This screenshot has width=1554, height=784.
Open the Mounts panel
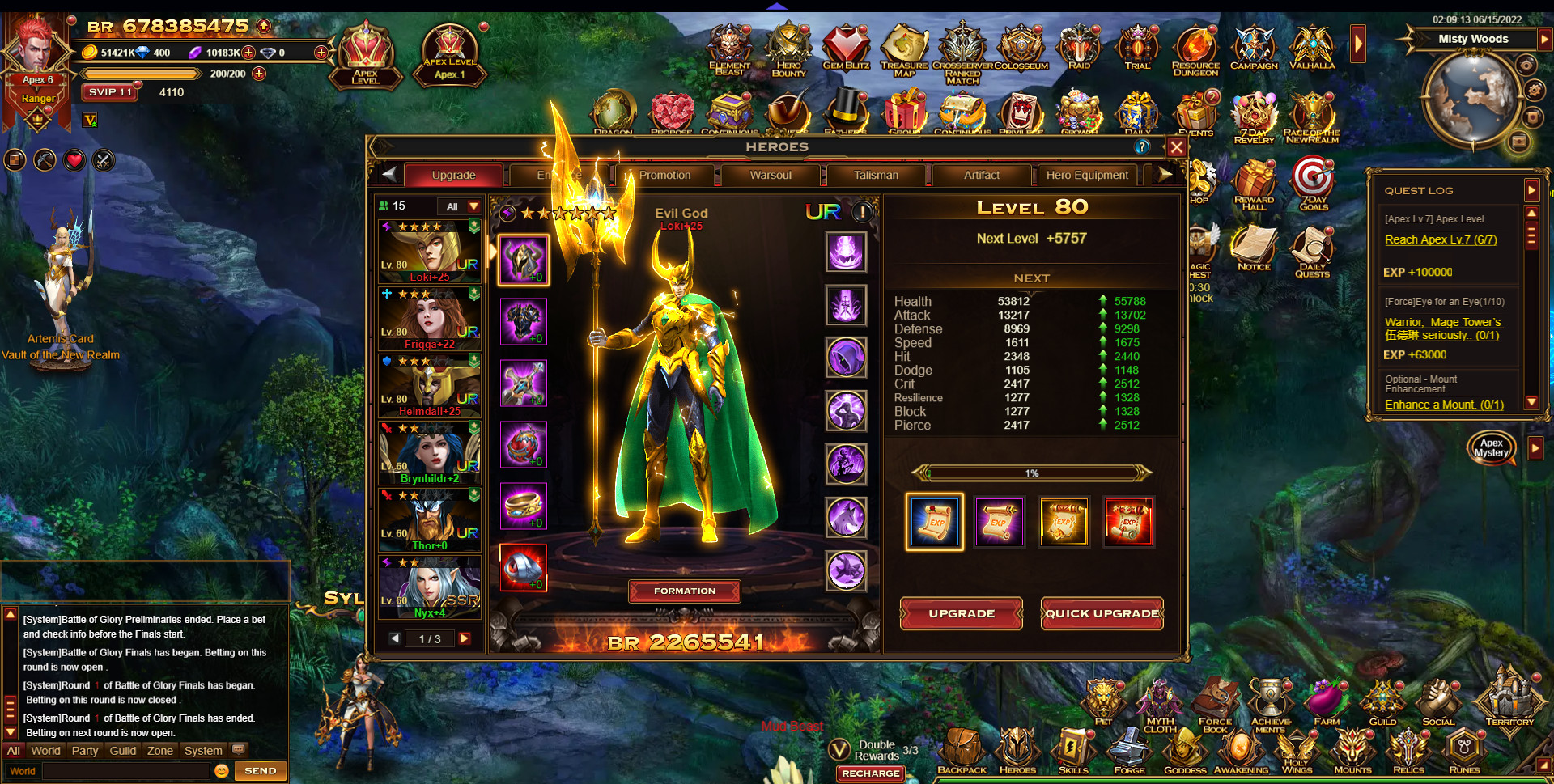(1352, 748)
